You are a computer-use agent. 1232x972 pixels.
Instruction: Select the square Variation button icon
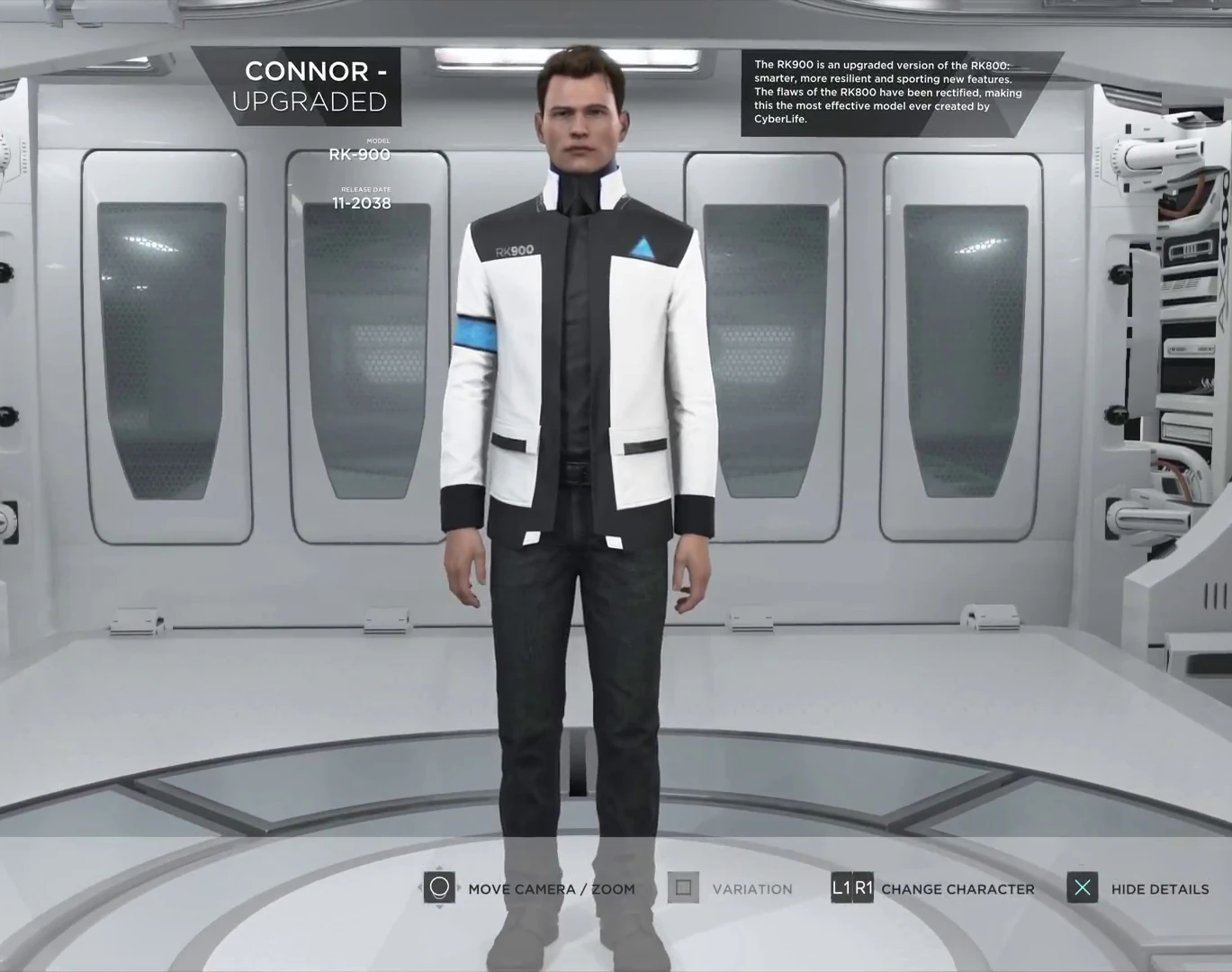click(683, 888)
